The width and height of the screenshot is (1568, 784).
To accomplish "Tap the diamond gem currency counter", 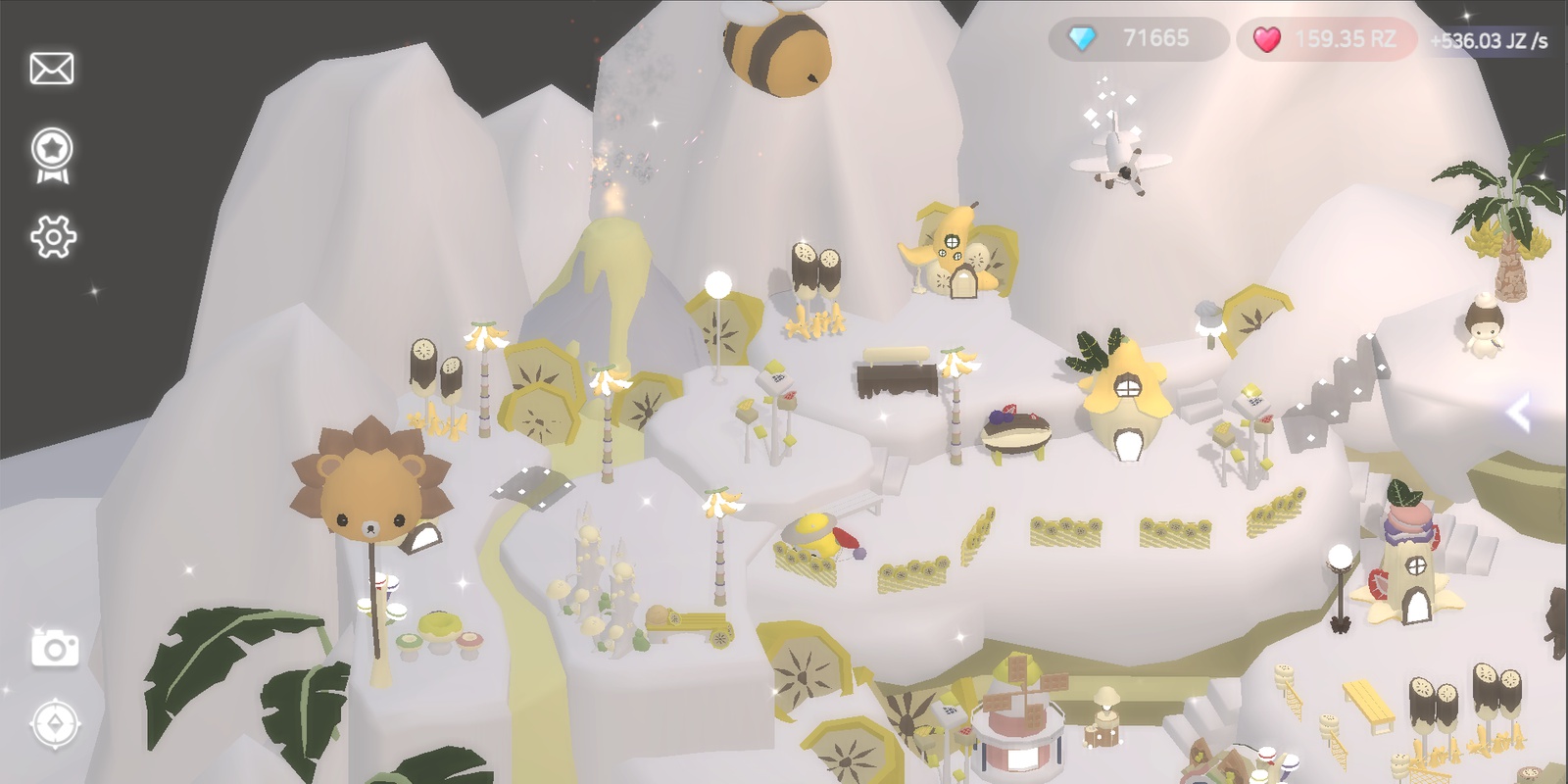I will pyautogui.click(x=1137, y=39).
